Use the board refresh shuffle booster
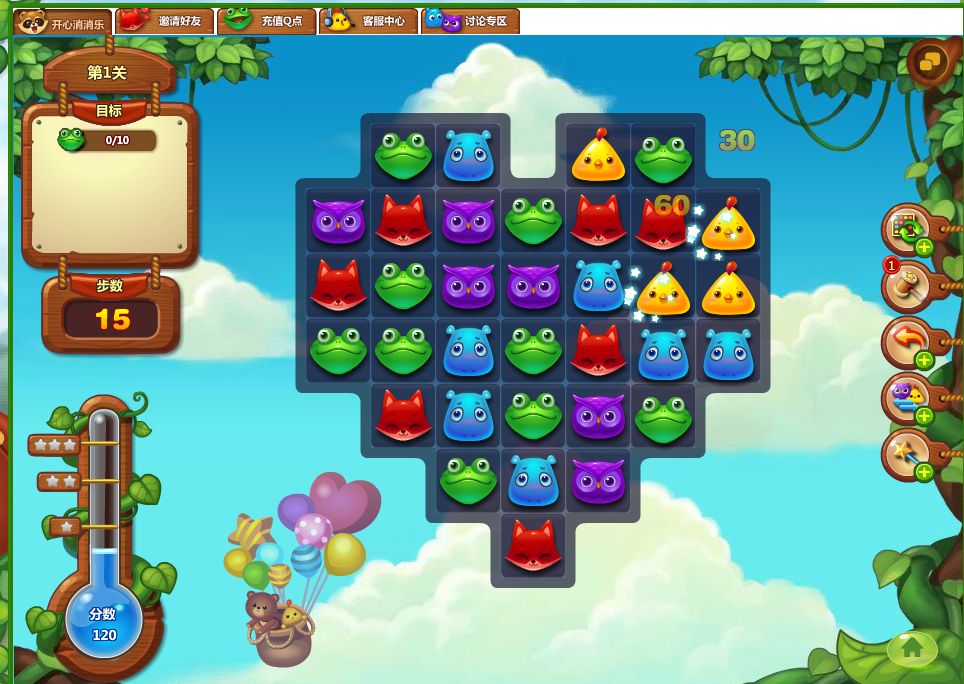 click(906, 230)
